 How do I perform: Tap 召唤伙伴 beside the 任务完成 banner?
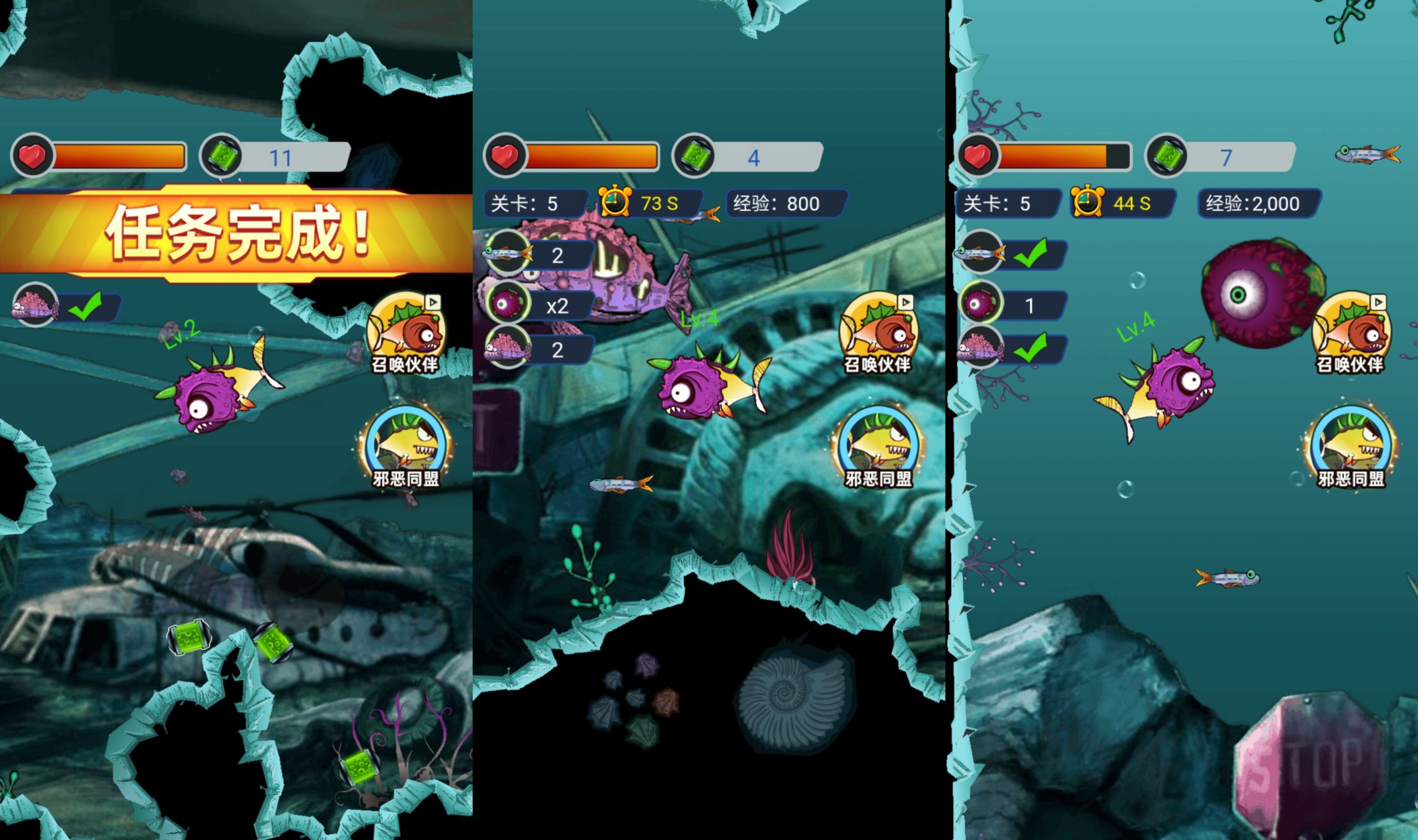[405, 333]
